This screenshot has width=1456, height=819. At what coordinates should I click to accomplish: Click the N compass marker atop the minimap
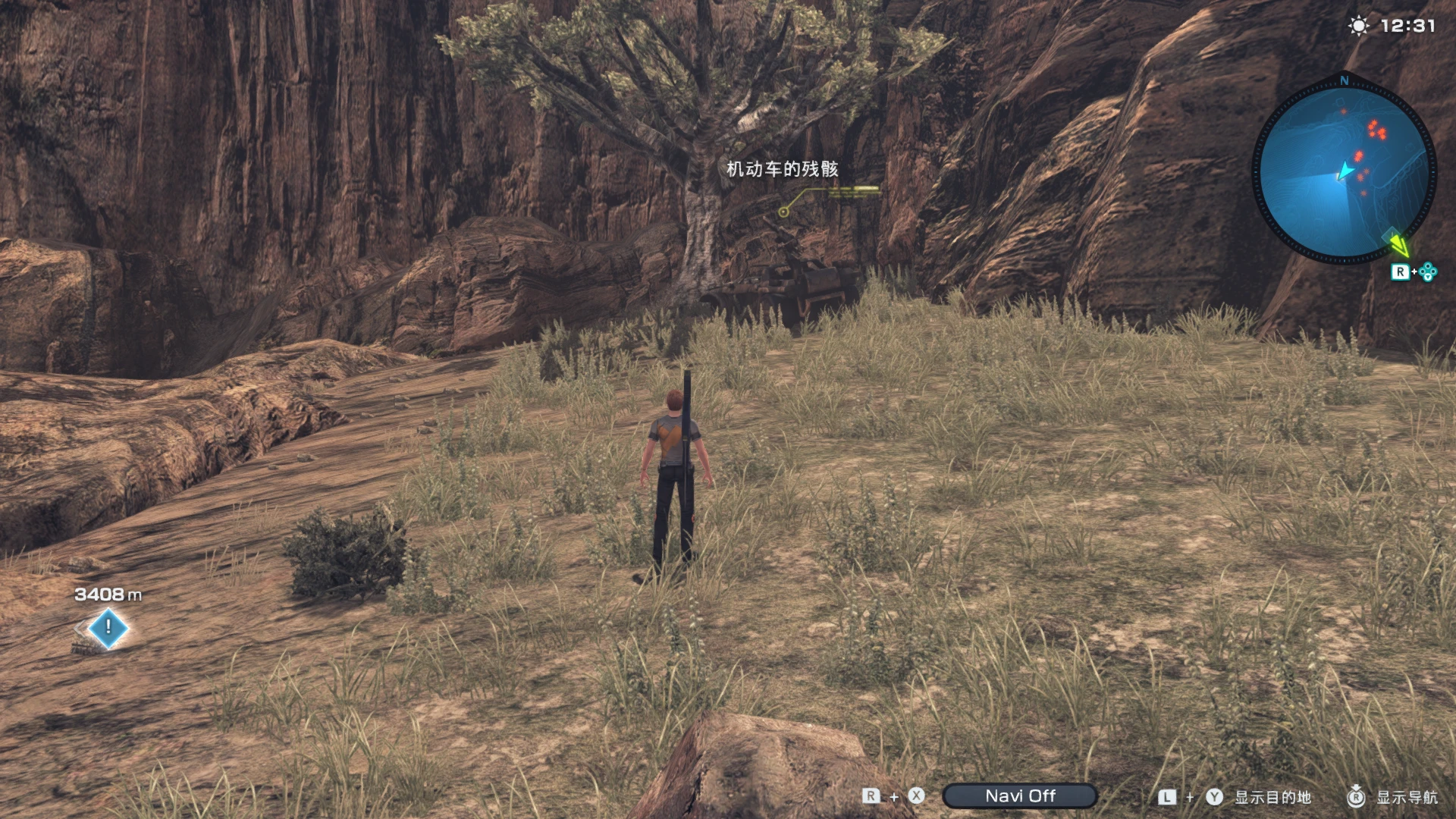tap(1346, 80)
